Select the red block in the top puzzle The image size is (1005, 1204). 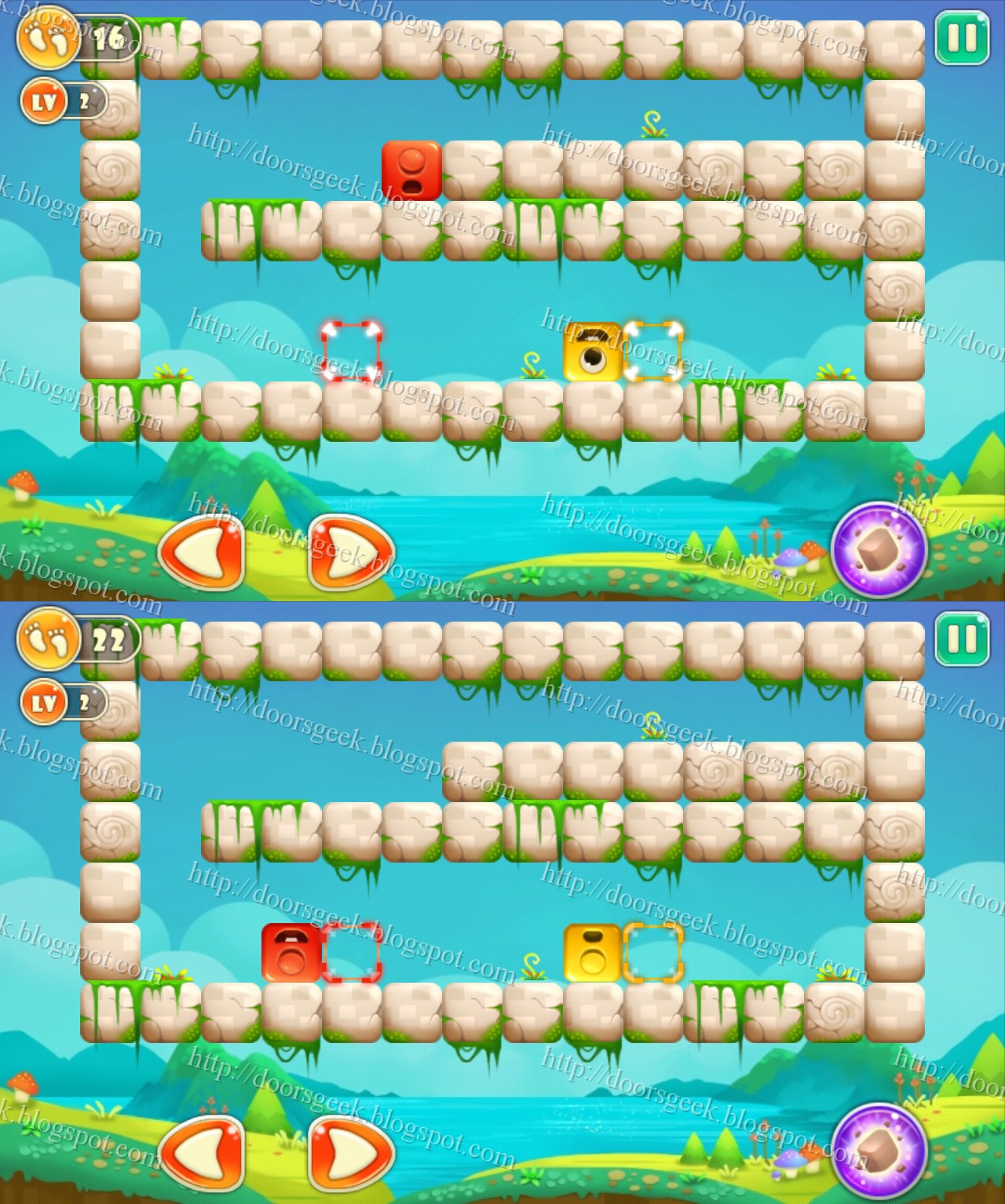(x=411, y=169)
